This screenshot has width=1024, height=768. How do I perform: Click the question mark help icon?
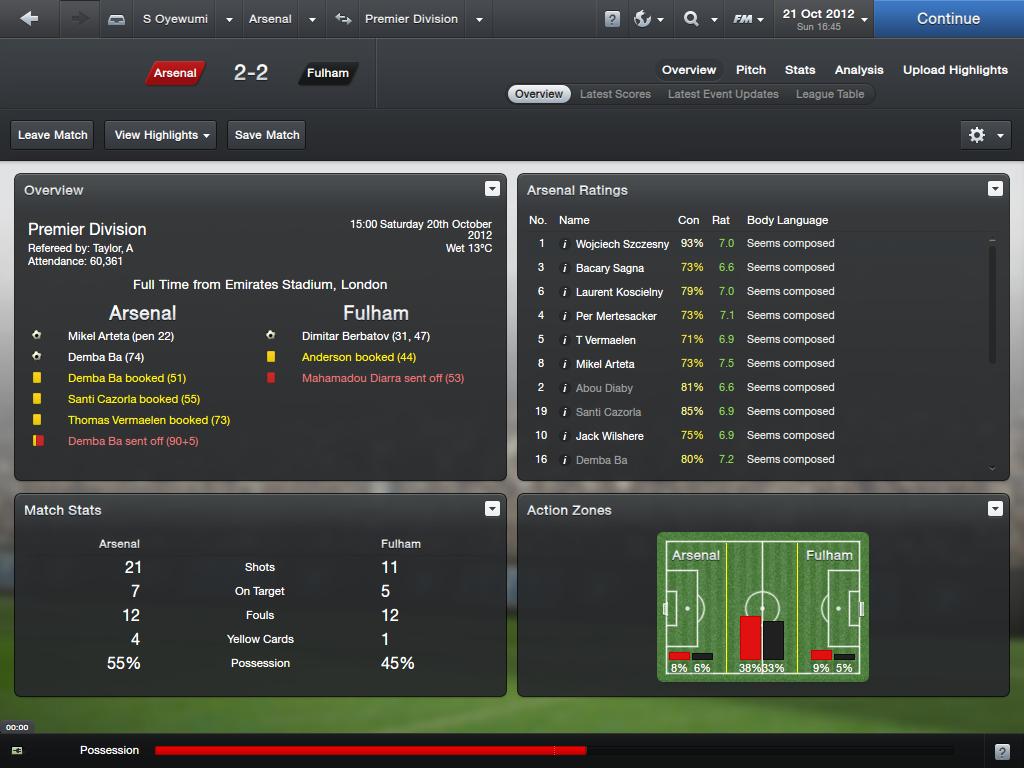coord(612,19)
